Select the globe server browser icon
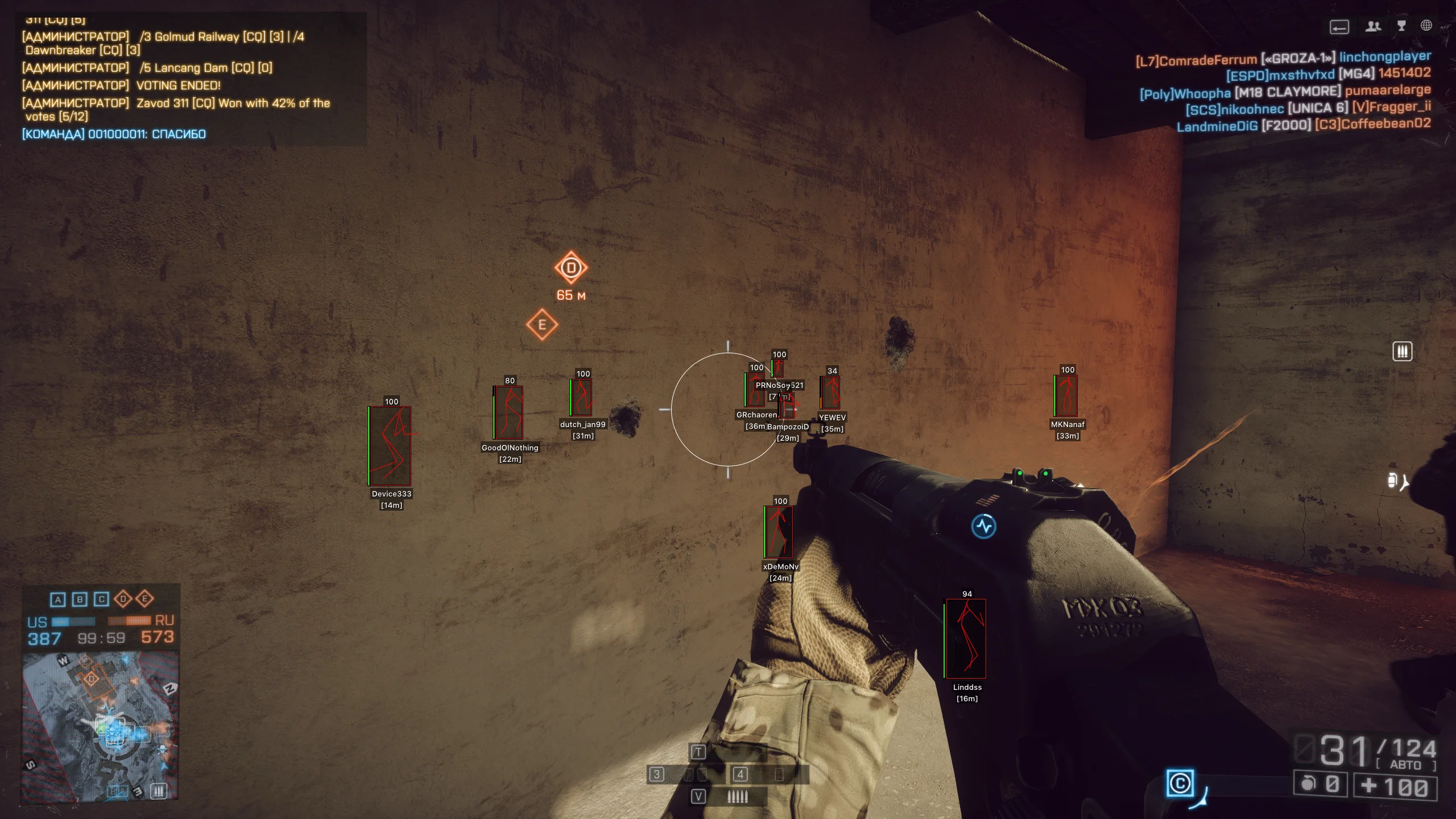The width and height of the screenshot is (1456, 819). (x=1426, y=26)
